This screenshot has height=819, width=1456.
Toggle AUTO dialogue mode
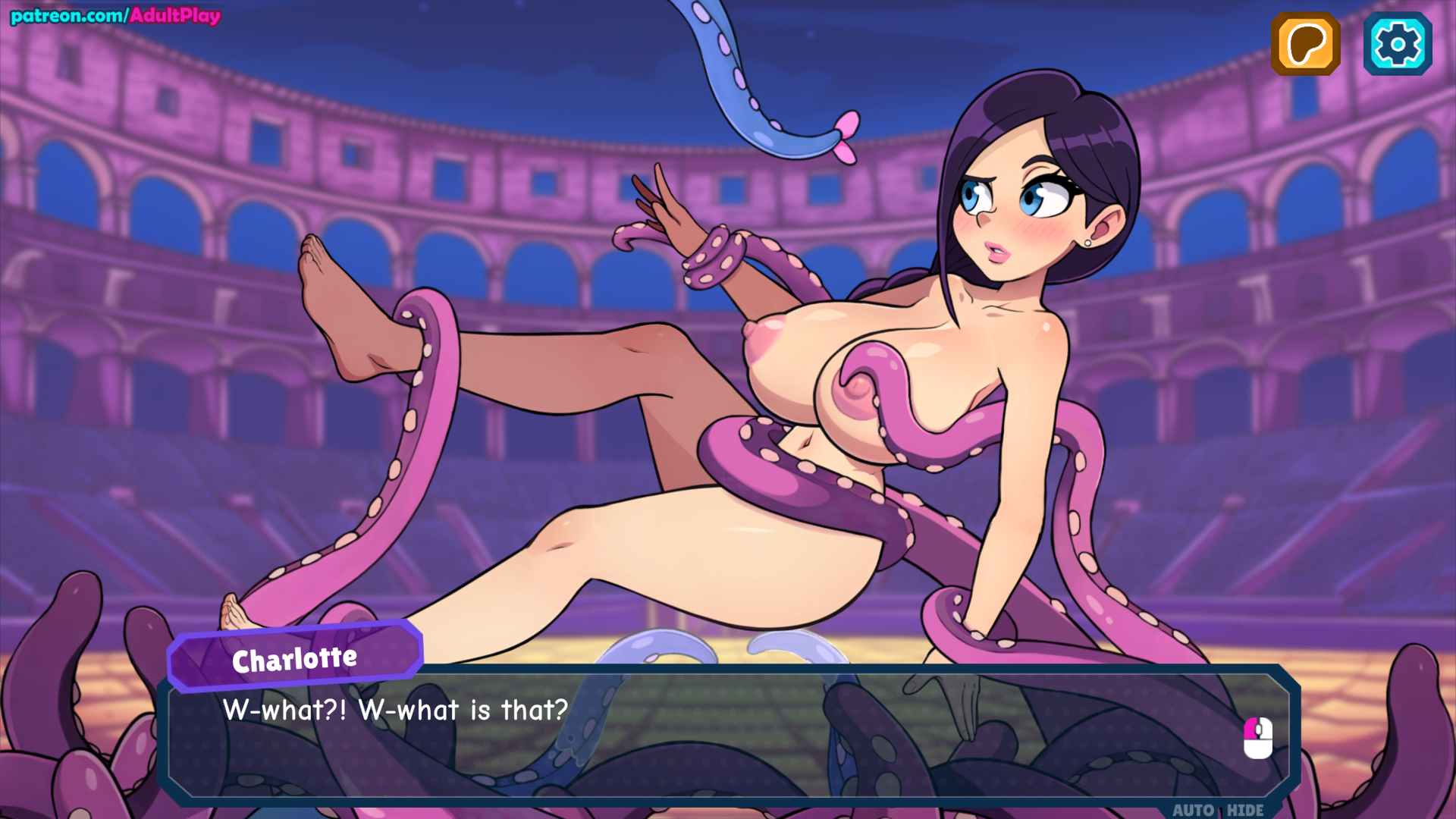click(x=1194, y=809)
